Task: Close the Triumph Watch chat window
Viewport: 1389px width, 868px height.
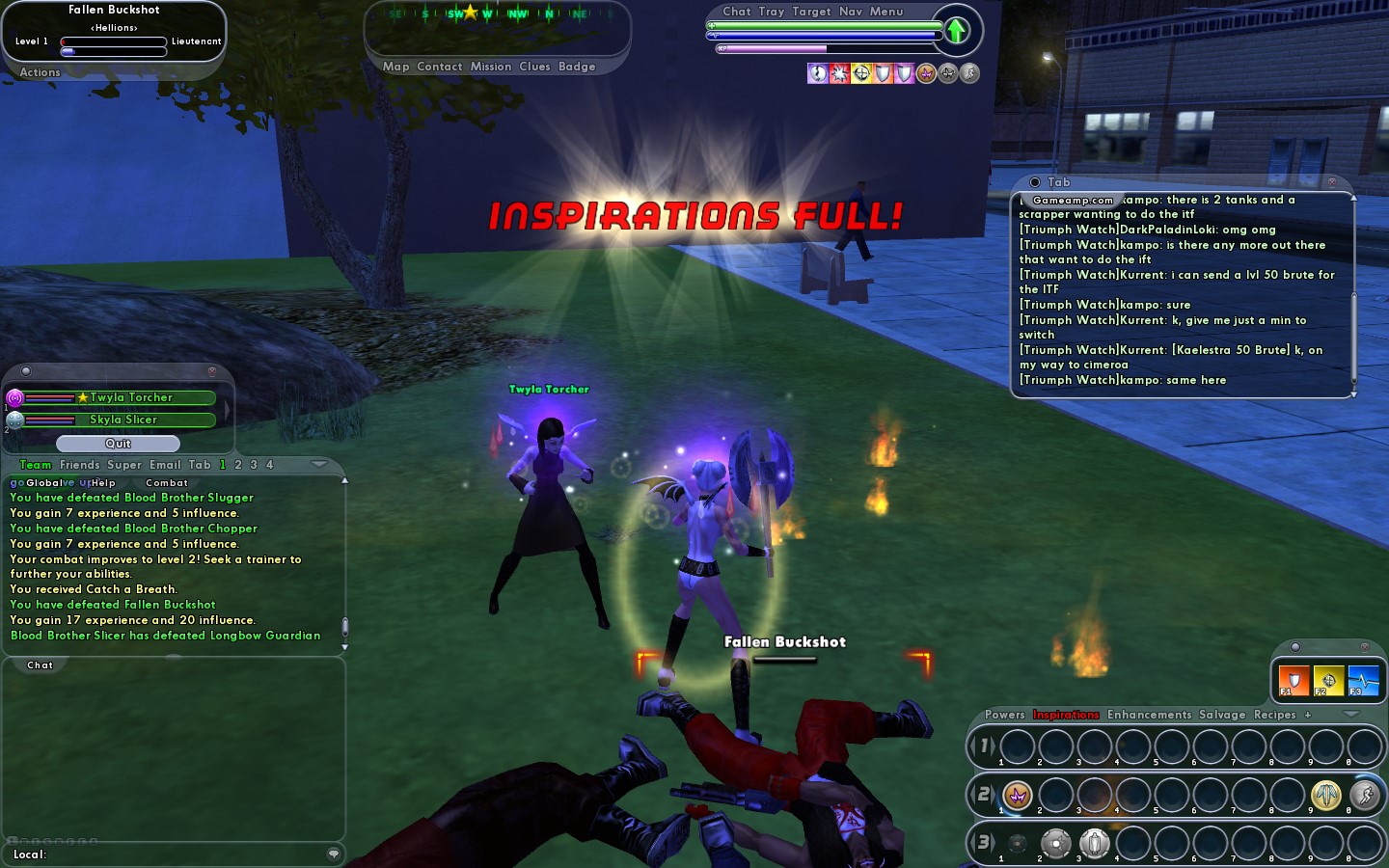Action: pyautogui.click(x=1332, y=182)
